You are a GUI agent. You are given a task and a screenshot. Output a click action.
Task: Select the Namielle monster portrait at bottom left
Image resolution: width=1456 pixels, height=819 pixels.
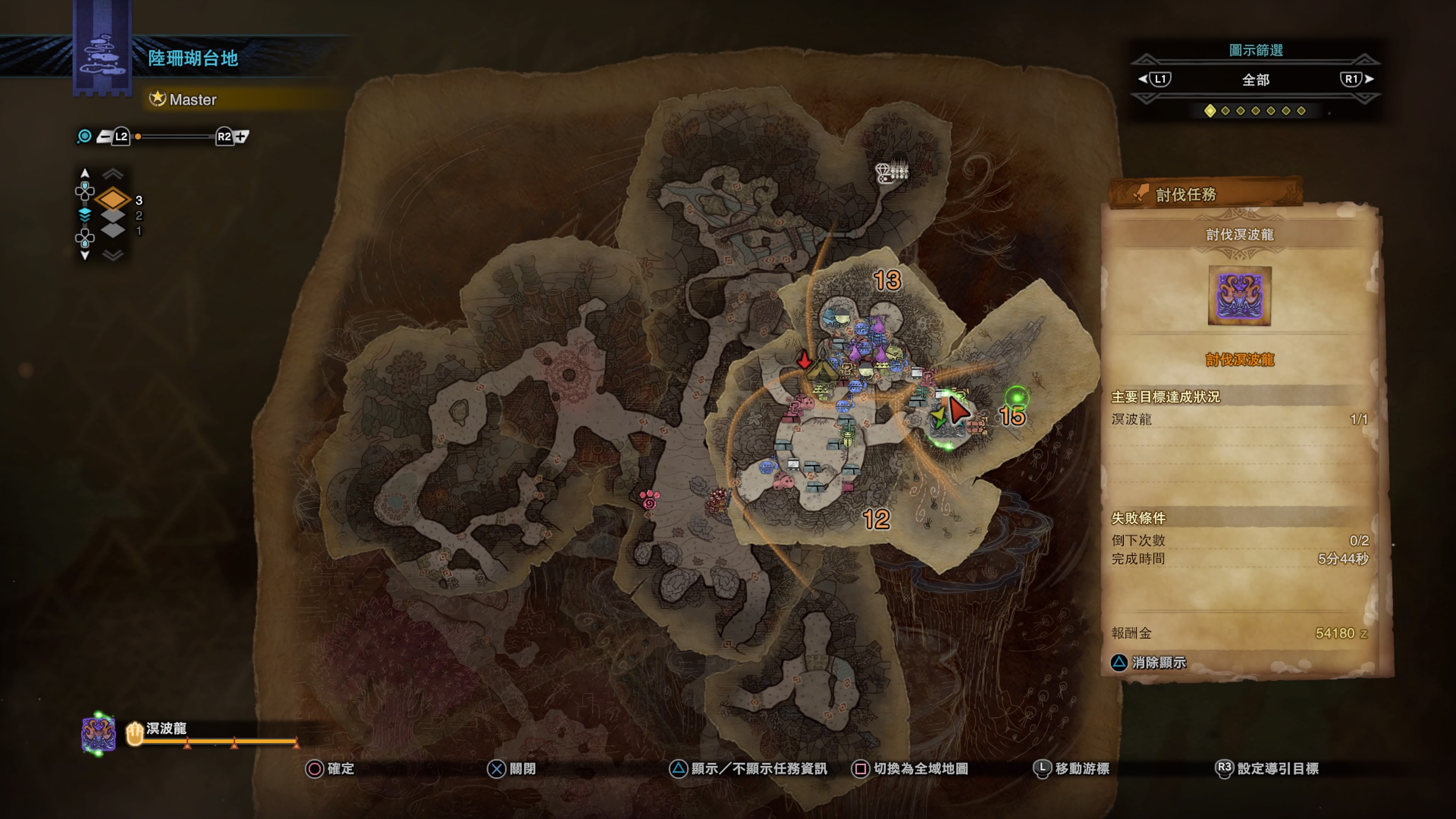98,734
